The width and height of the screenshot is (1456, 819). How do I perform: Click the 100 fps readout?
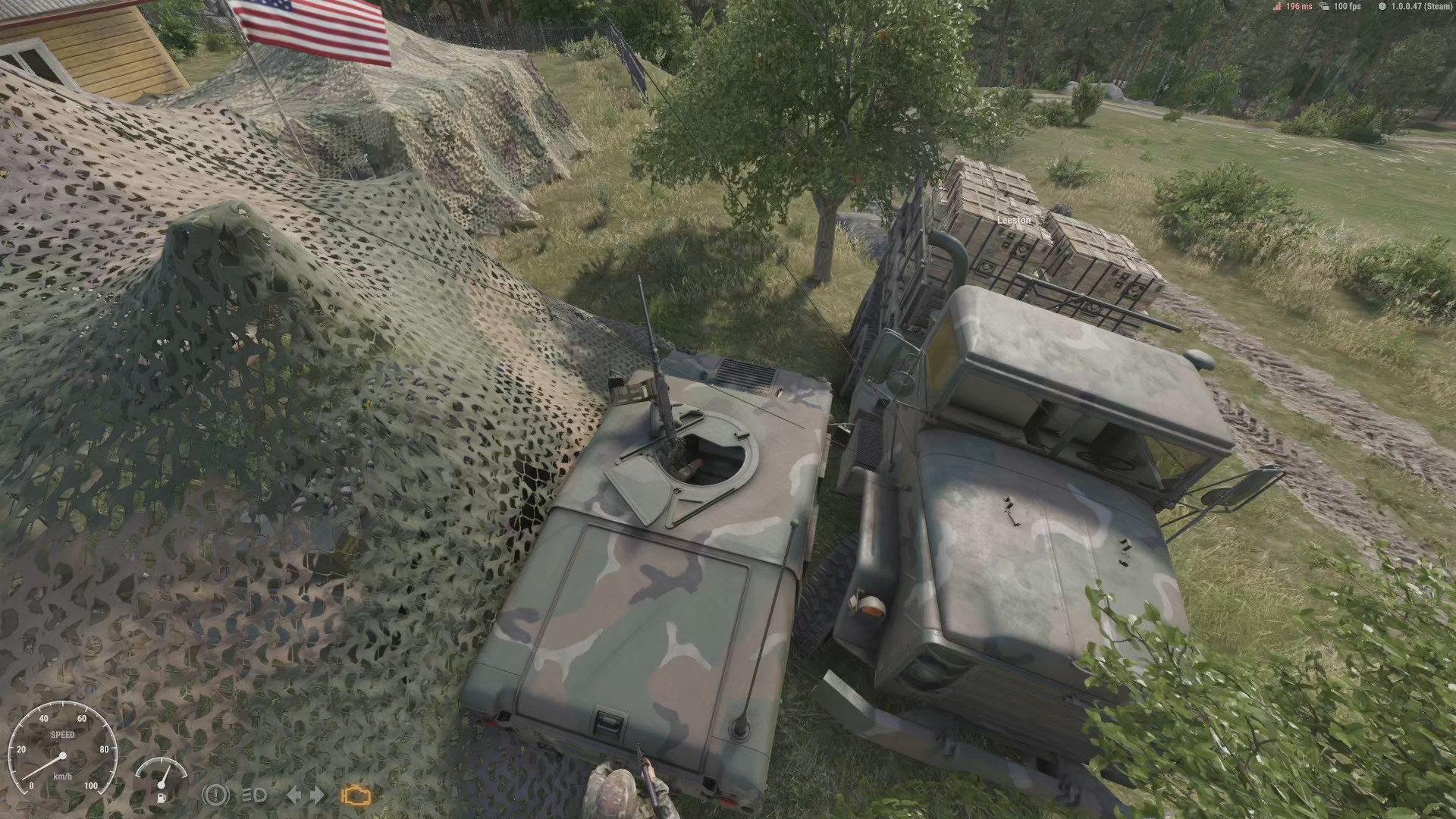(x=1348, y=7)
